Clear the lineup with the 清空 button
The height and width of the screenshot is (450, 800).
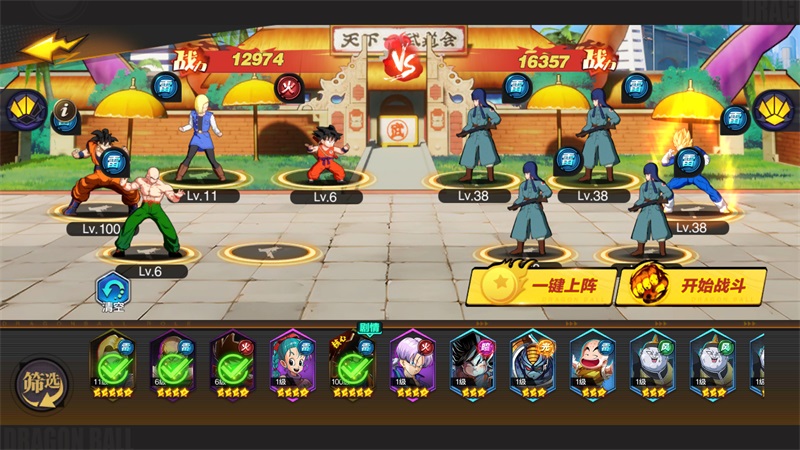click(112, 293)
